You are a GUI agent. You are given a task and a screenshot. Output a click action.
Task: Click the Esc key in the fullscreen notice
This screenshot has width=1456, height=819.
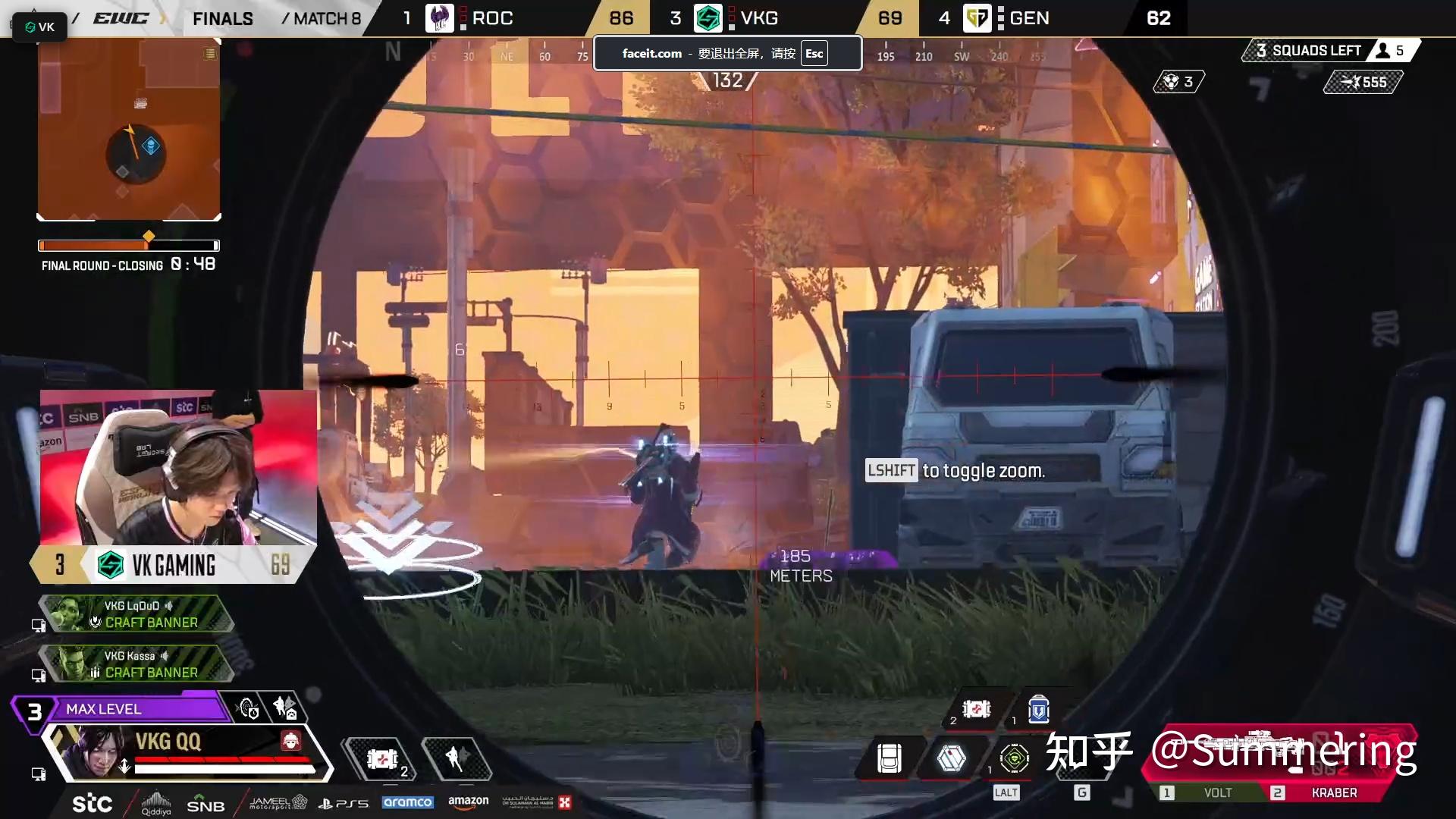coord(814,54)
